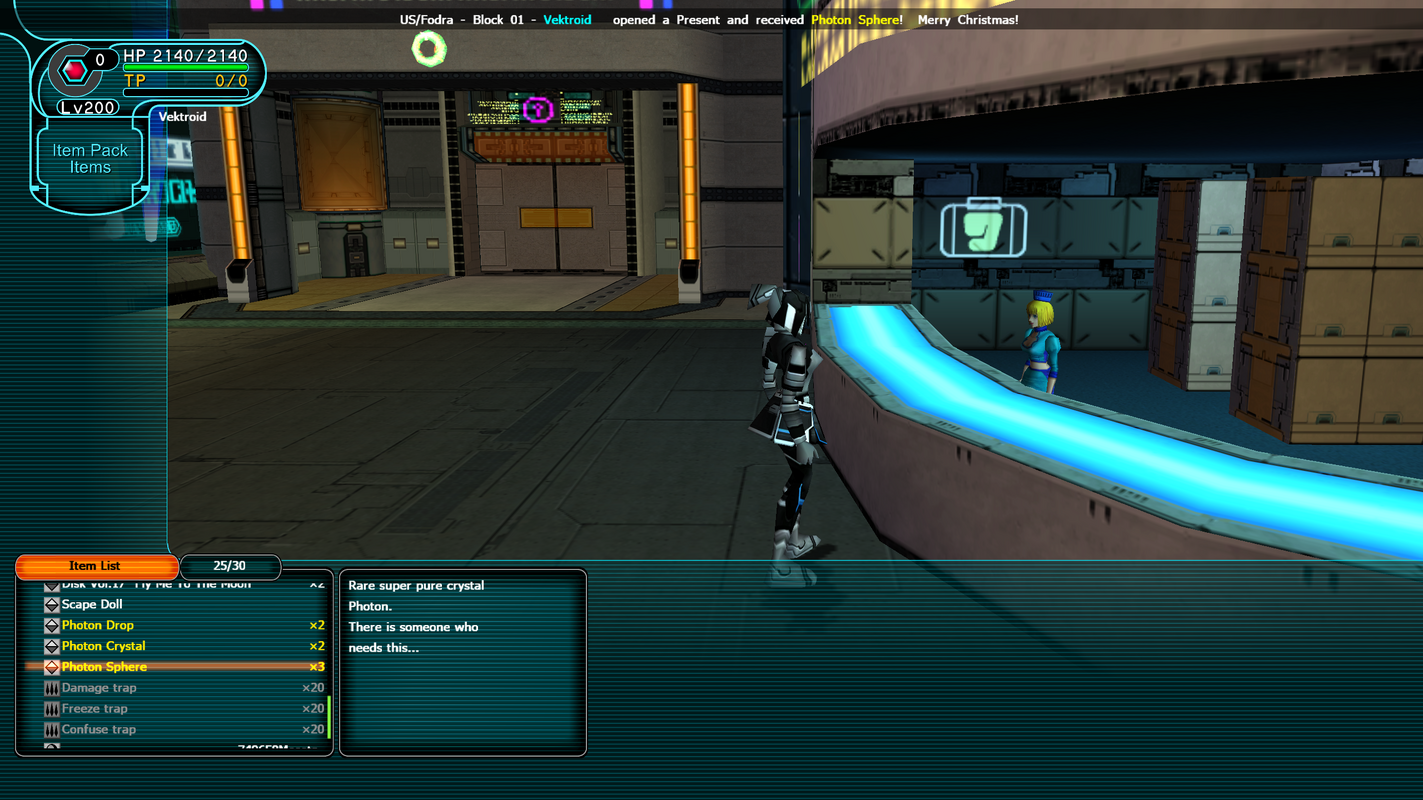The height and width of the screenshot is (800, 1423).
Task: Click the Photon Drop diamond icon
Action: pyautogui.click(x=51, y=624)
